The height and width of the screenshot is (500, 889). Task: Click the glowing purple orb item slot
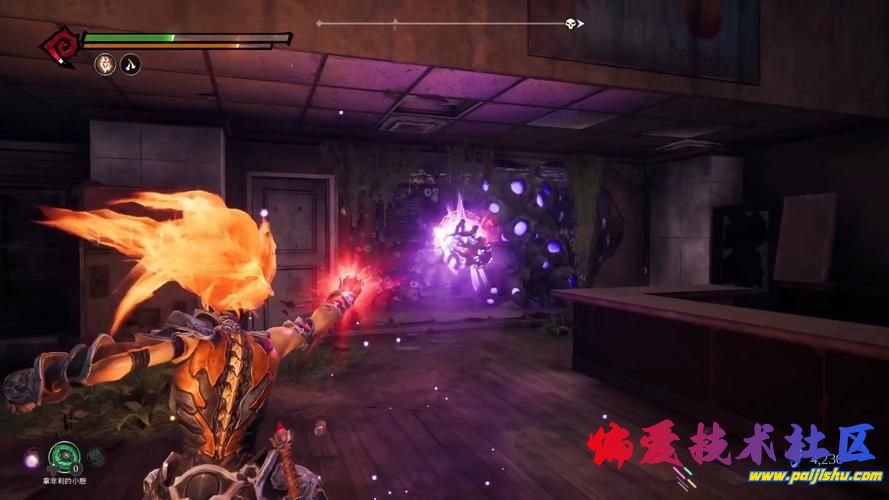(x=32, y=458)
